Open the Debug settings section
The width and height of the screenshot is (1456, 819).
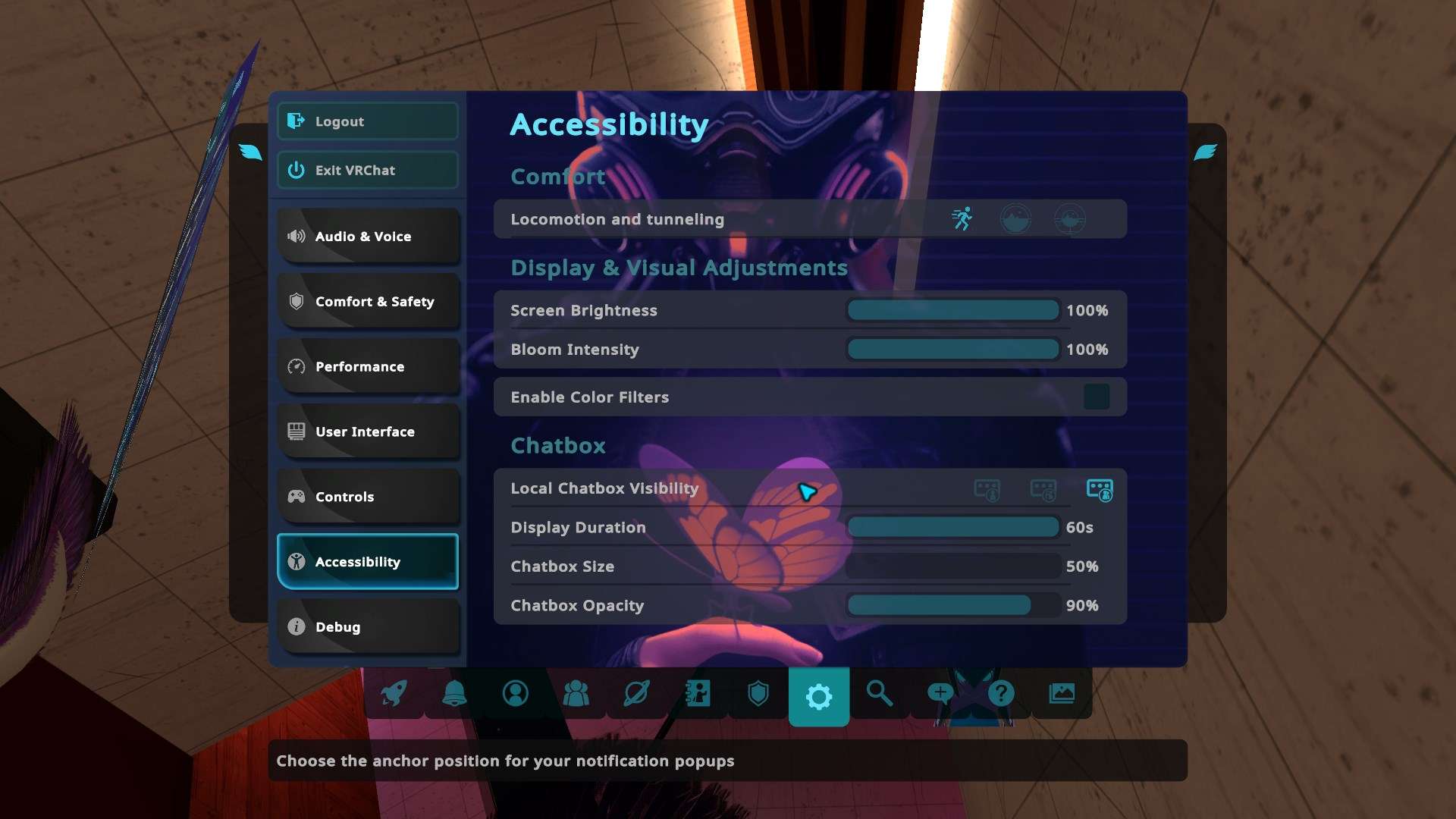(x=368, y=627)
